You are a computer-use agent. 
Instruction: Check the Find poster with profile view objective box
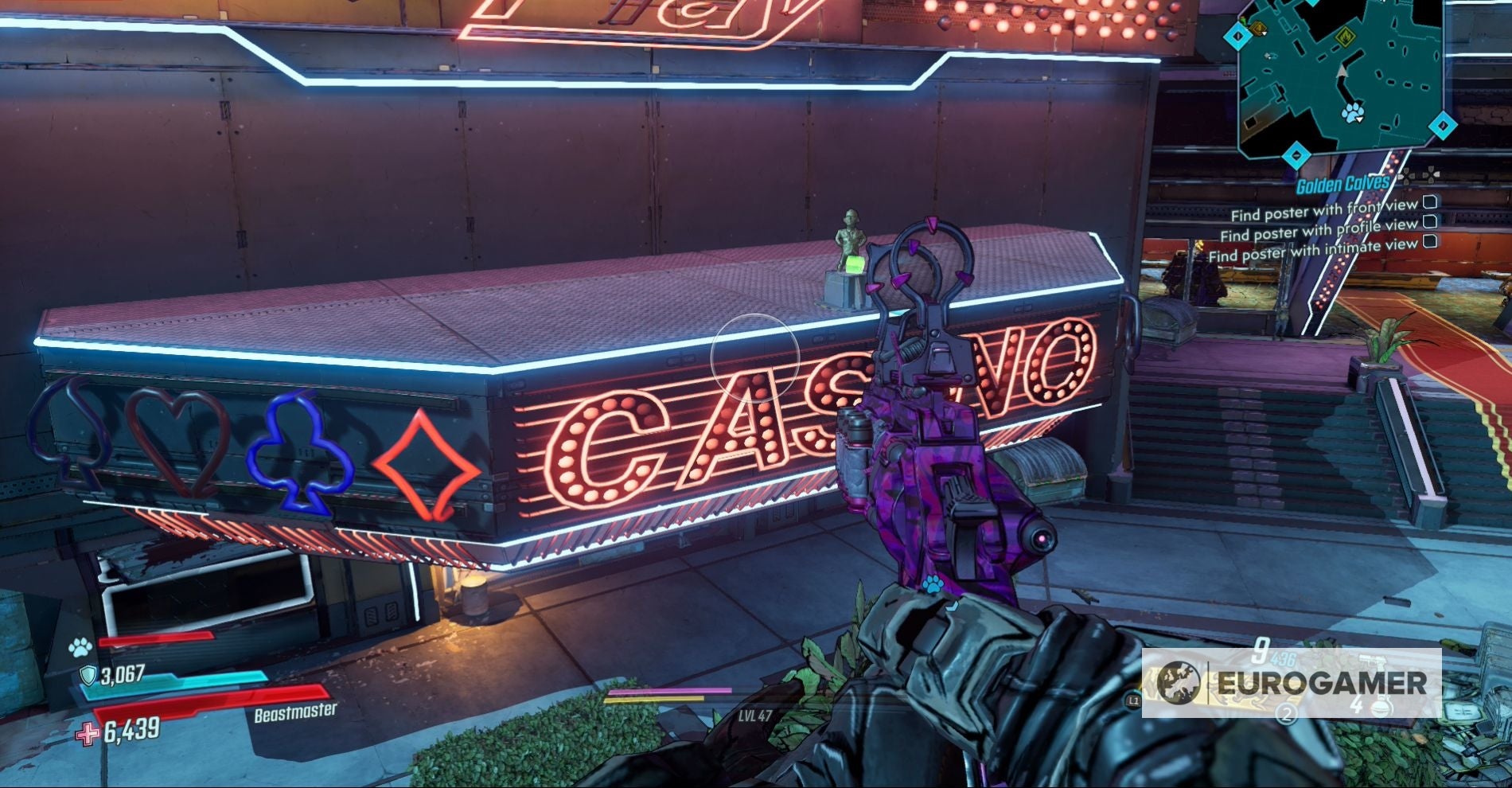coord(1430,223)
